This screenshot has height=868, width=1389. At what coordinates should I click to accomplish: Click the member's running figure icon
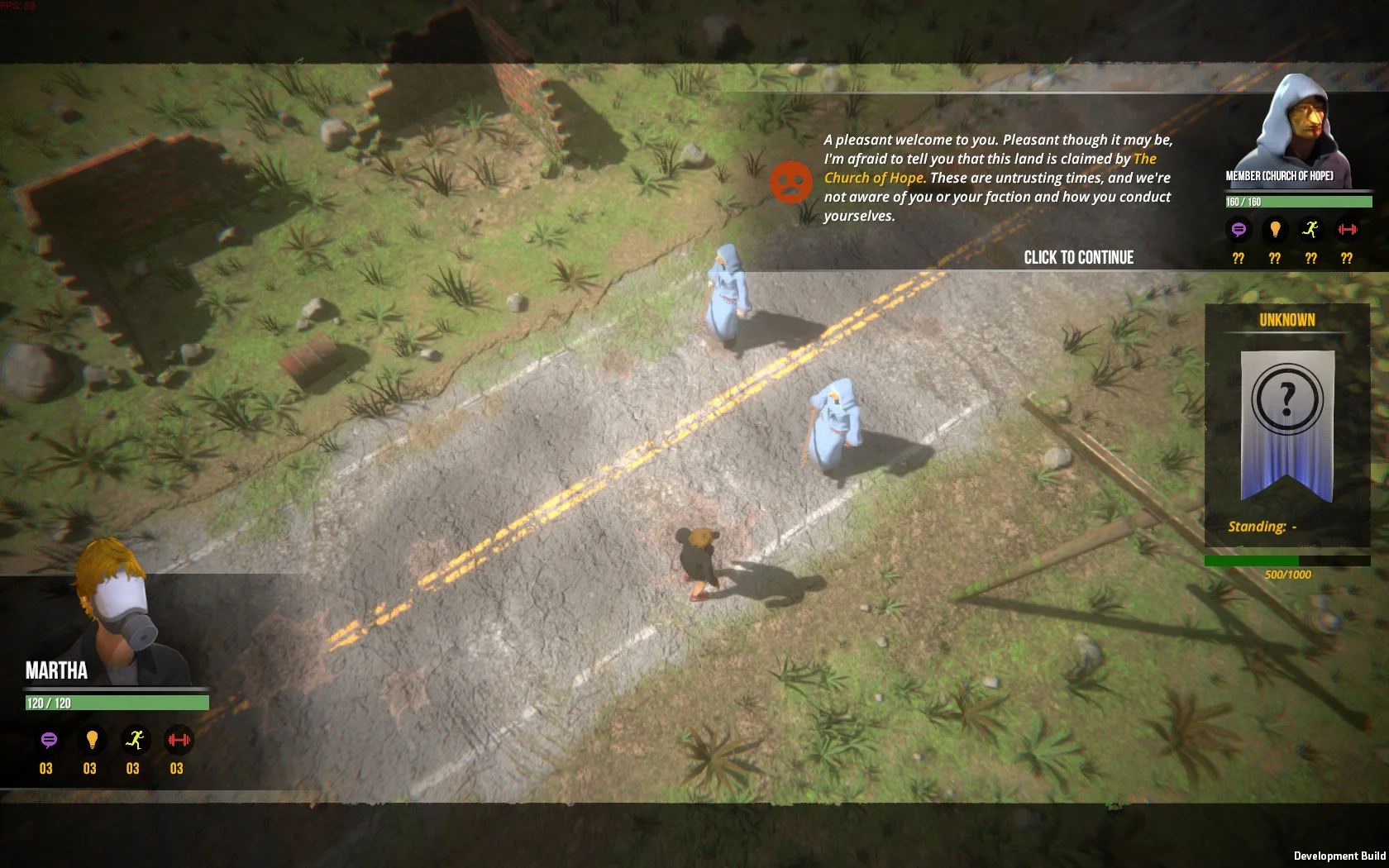(x=1310, y=229)
